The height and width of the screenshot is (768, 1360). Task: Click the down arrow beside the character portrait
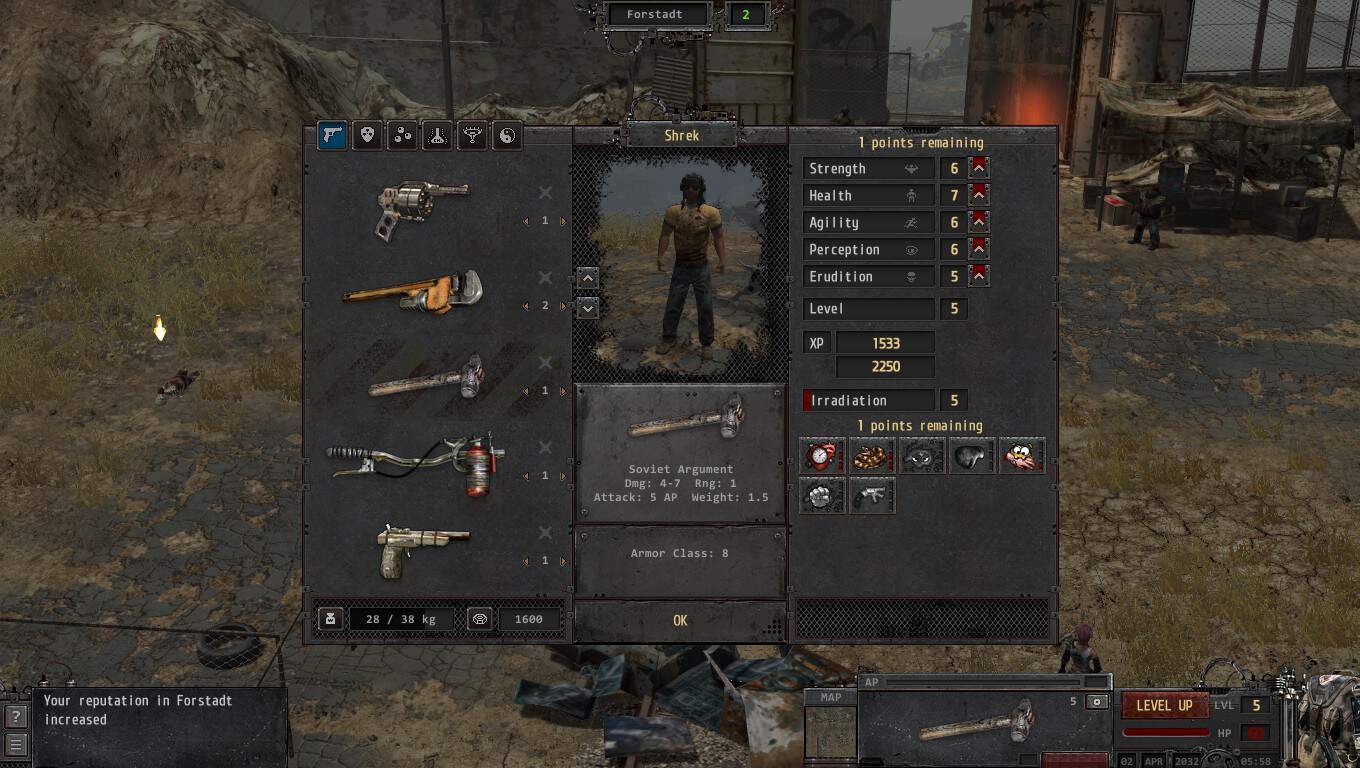587,308
